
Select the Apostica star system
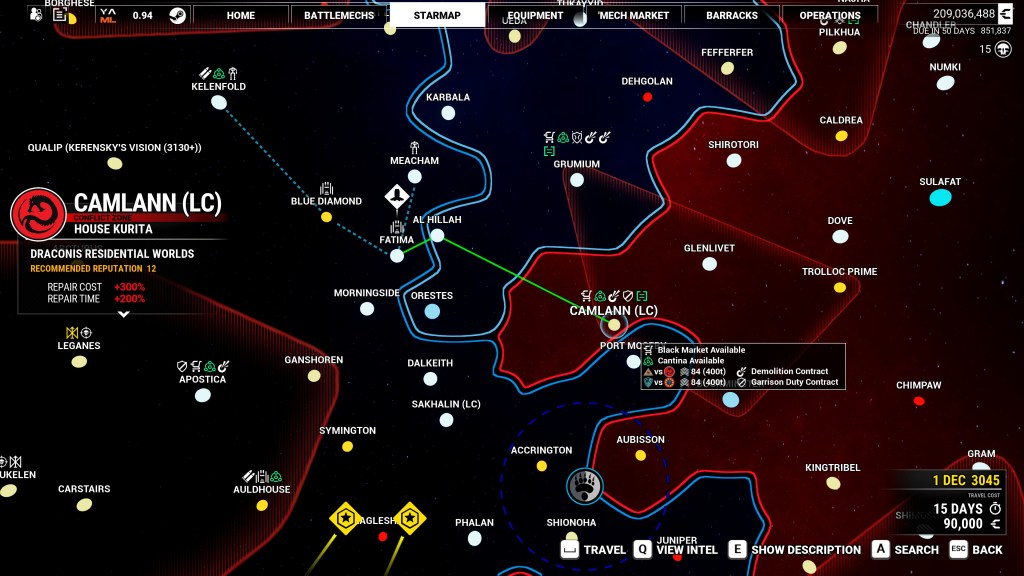203,395
